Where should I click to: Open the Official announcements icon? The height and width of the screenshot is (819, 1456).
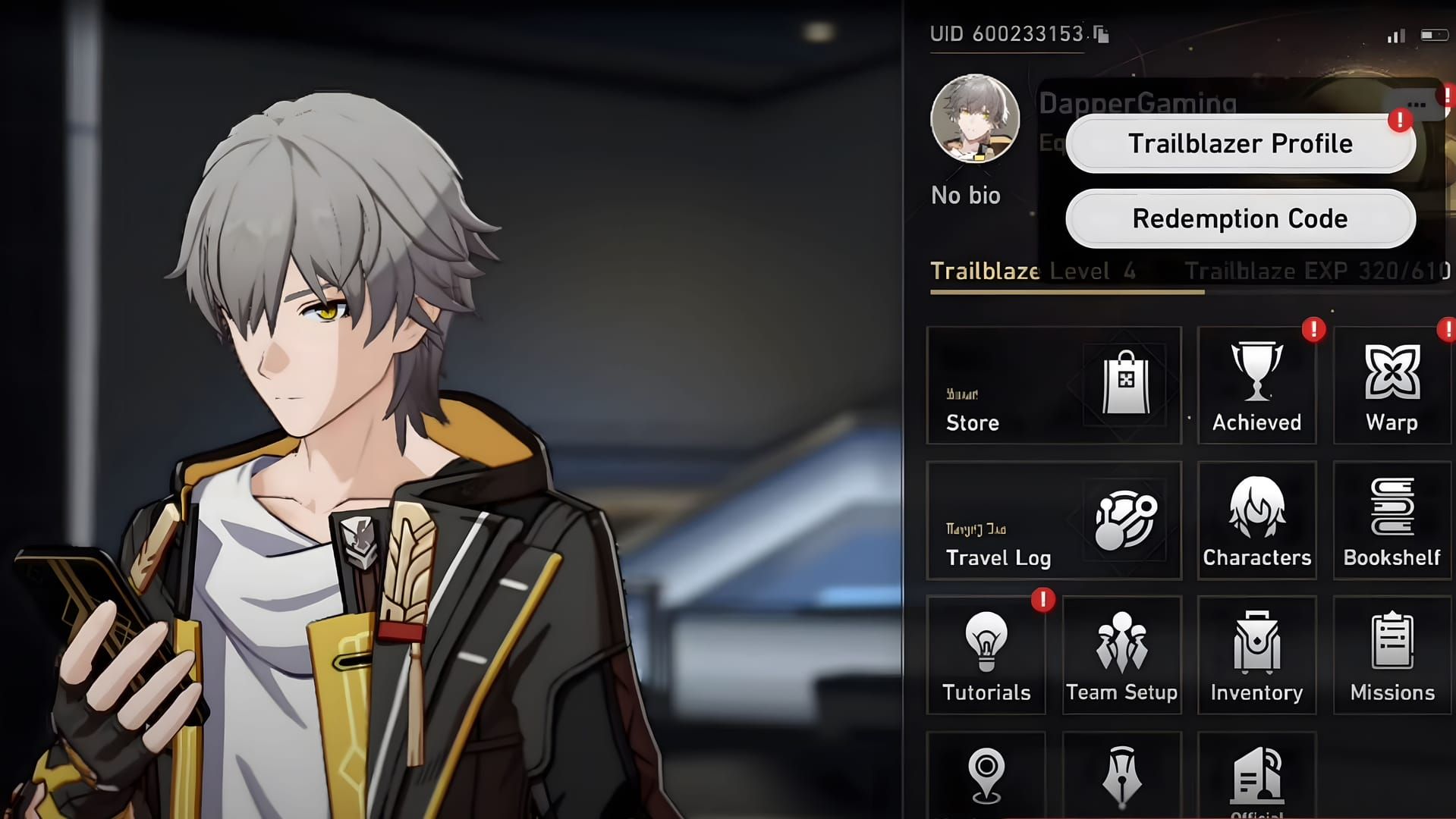(x=1256, y=773)
